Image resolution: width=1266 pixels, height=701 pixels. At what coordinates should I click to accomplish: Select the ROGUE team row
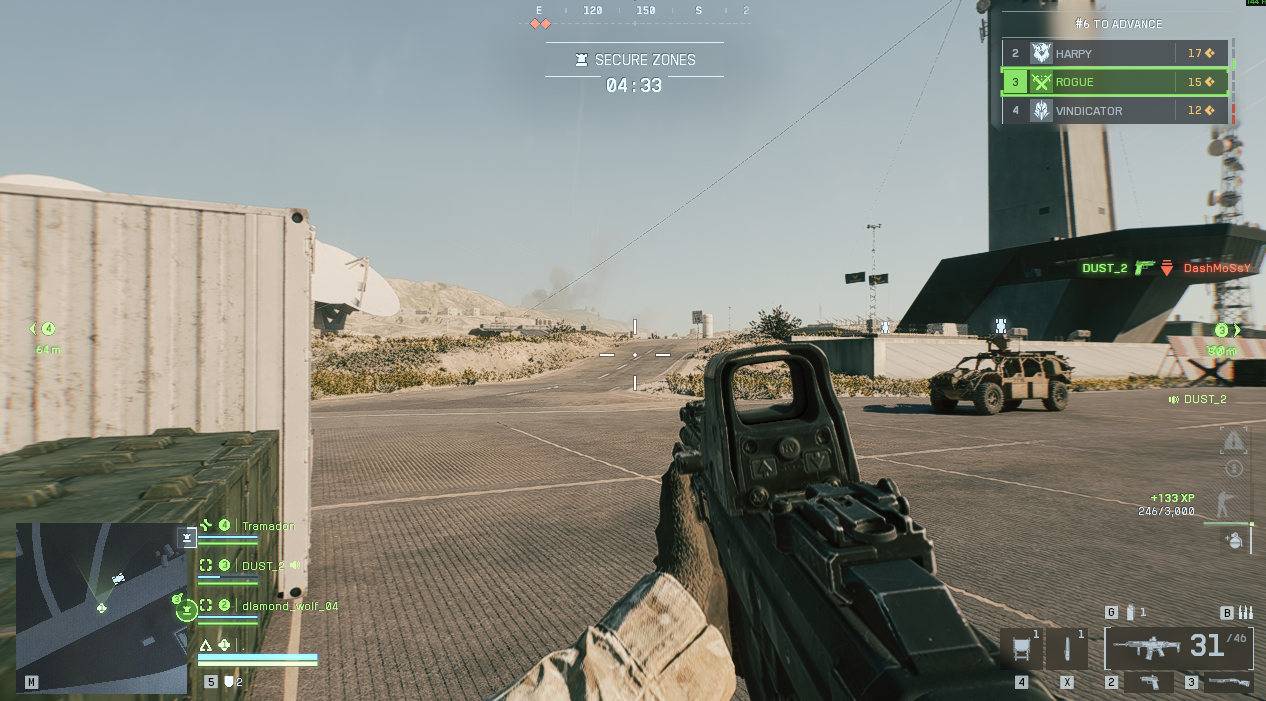click(x=1115, y=82)
